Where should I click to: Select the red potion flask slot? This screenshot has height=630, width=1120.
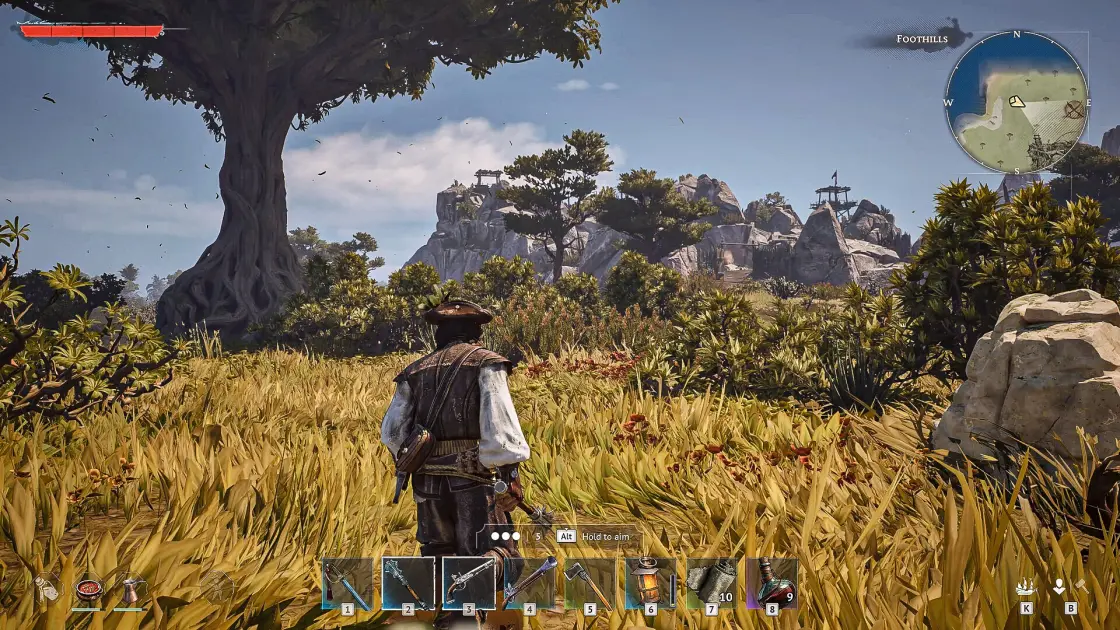[x=771, y=583]
